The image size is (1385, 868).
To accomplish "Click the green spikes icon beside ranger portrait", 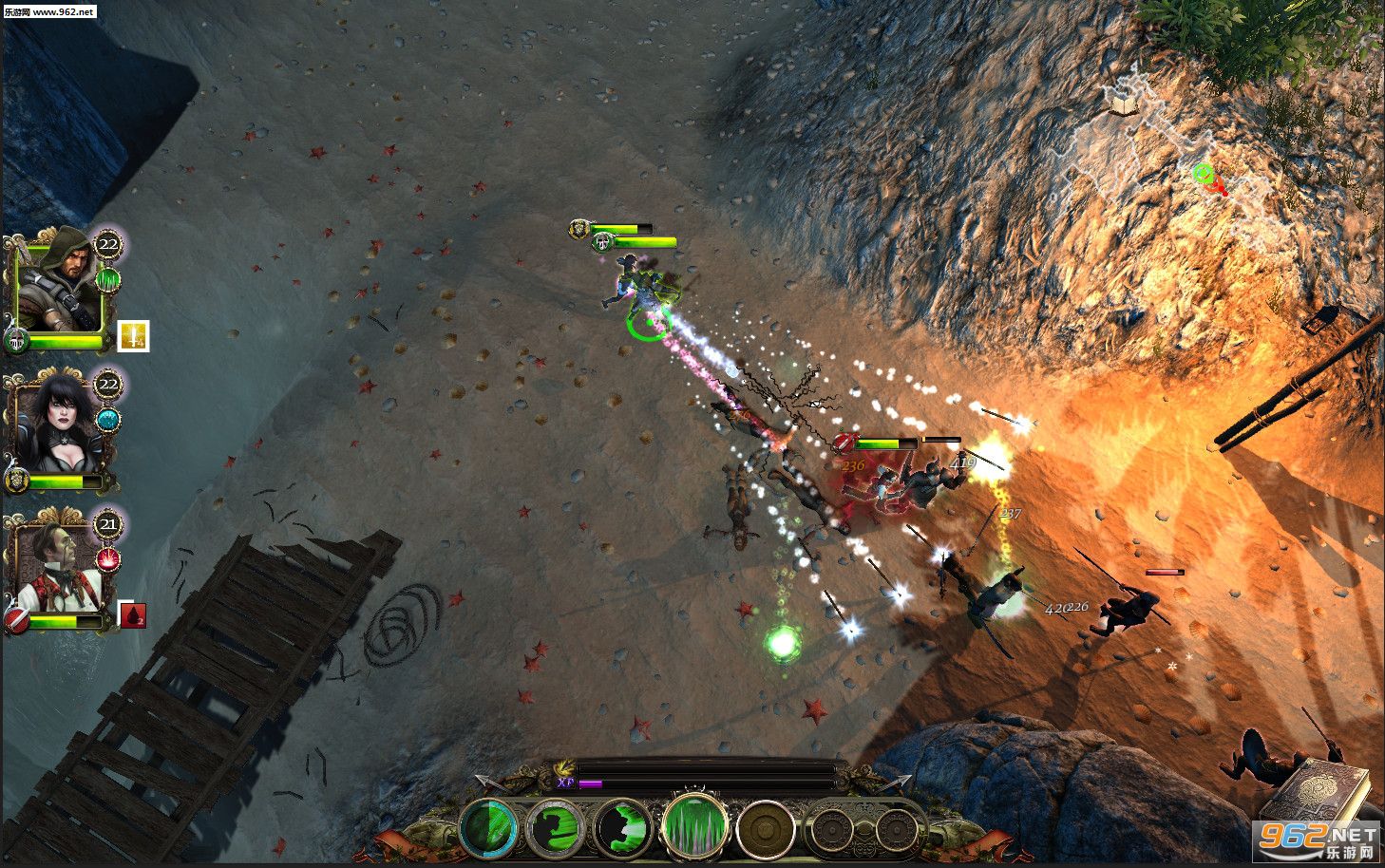I will (109, 280).
